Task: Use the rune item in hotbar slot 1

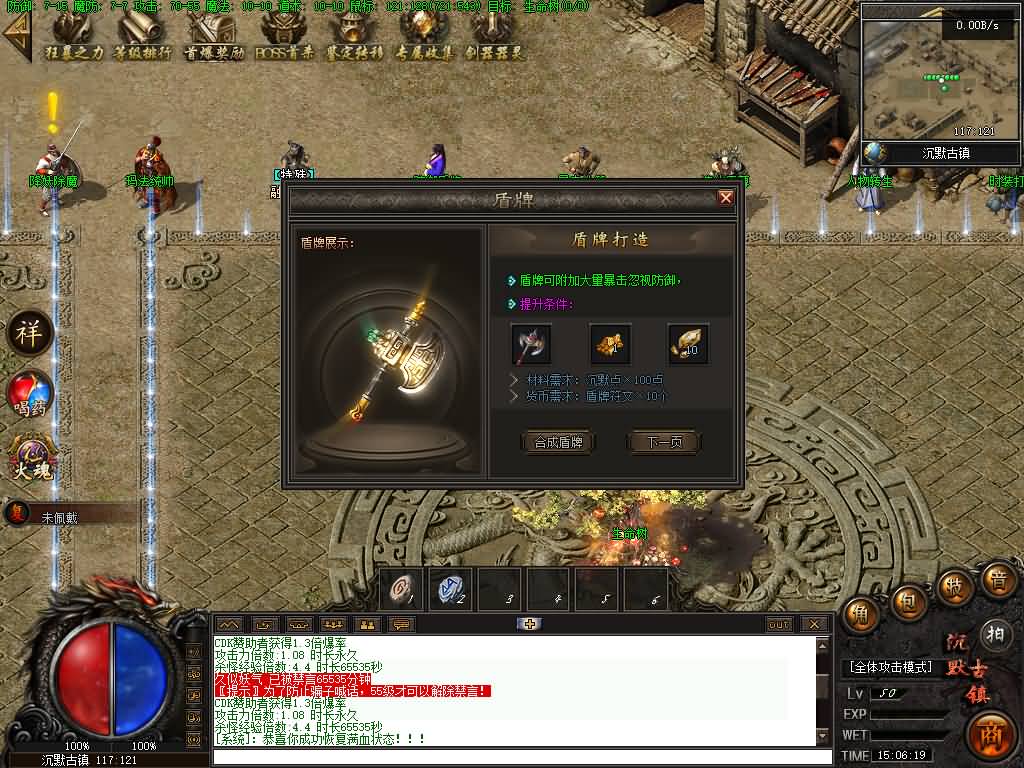Action: point(402,589)
